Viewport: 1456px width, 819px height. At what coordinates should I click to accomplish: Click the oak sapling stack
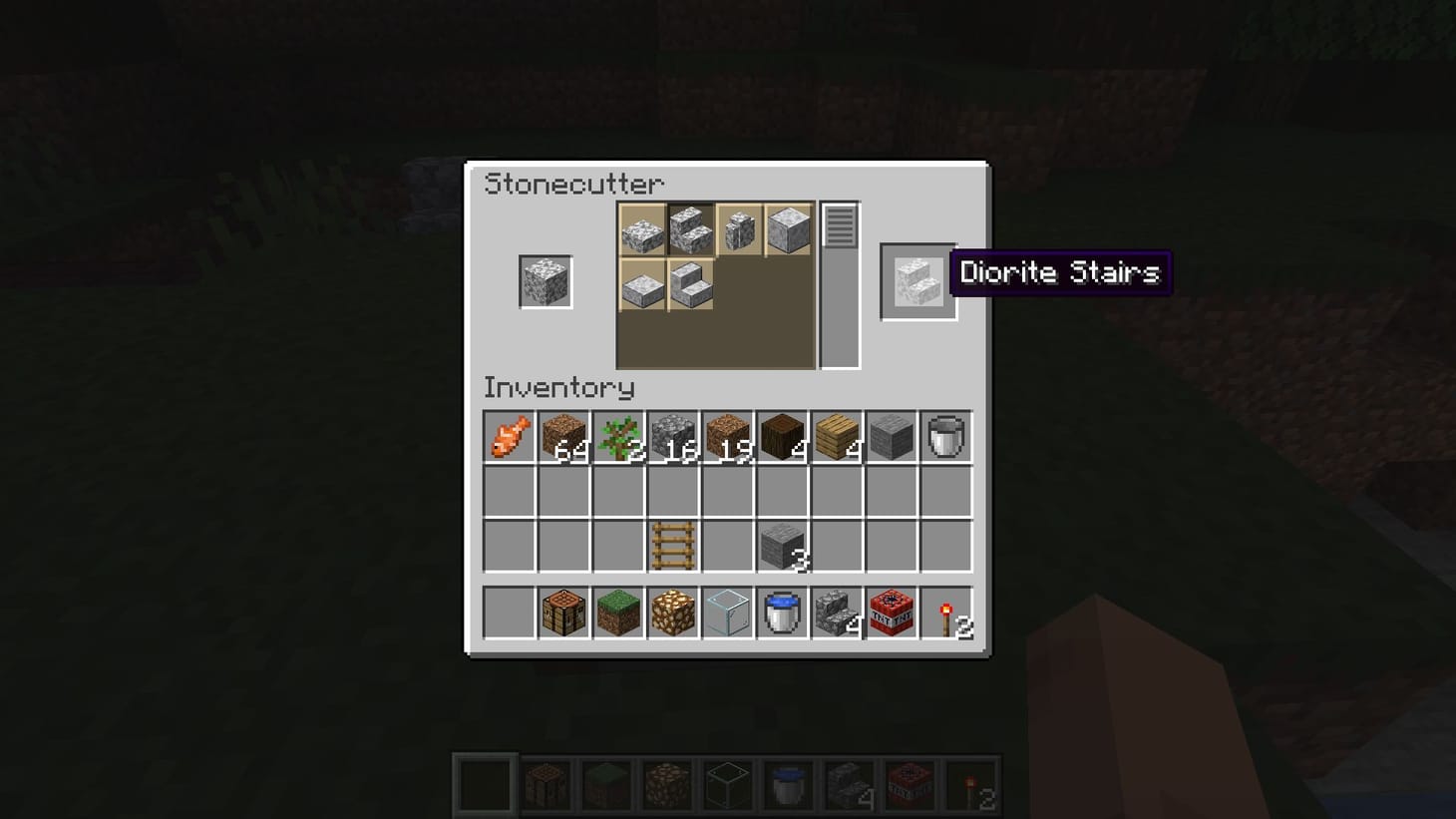click(618, 436)
